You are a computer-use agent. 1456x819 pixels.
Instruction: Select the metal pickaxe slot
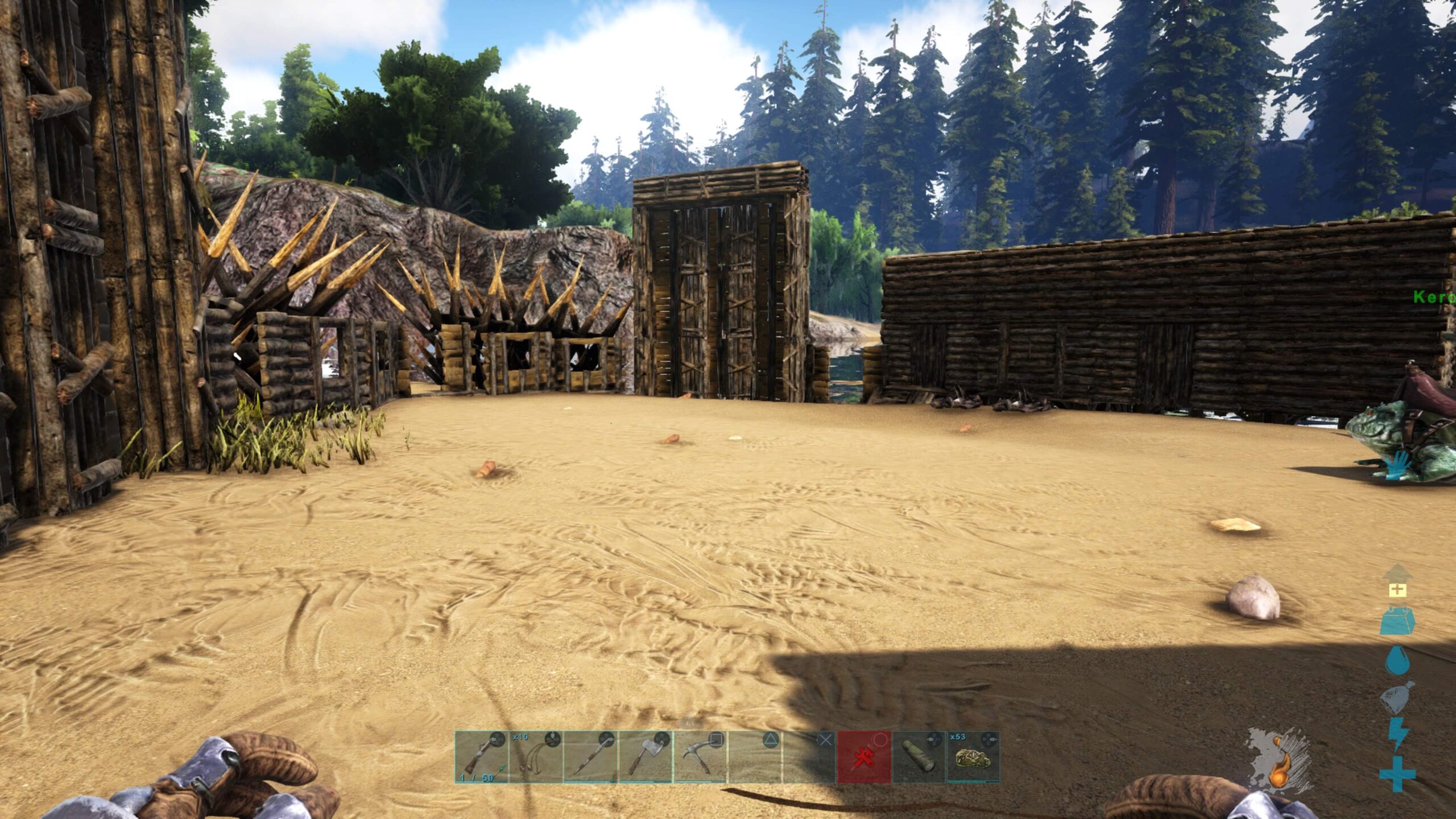(x=700, y=757)
